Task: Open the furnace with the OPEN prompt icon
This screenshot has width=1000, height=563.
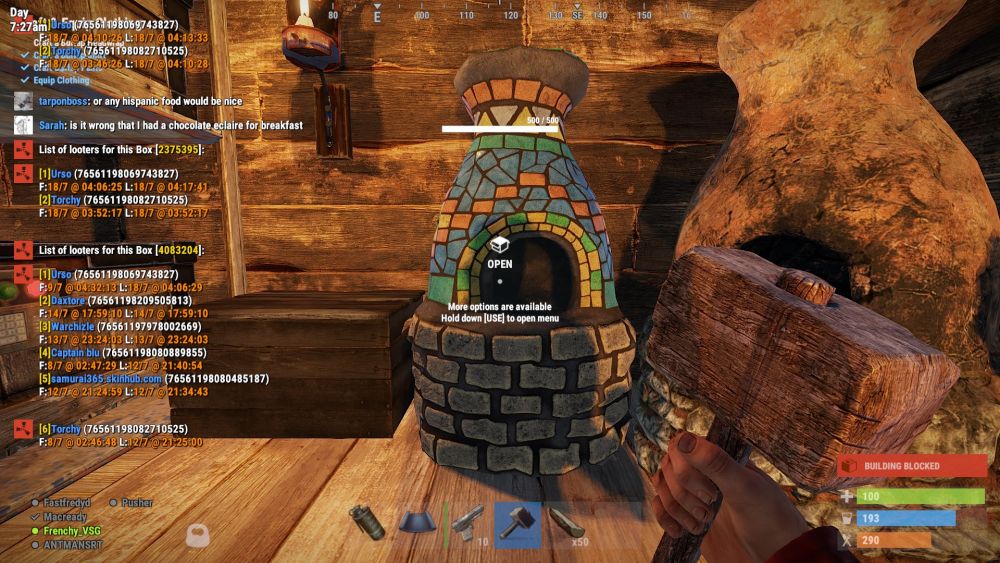Action: pos(499,245)
